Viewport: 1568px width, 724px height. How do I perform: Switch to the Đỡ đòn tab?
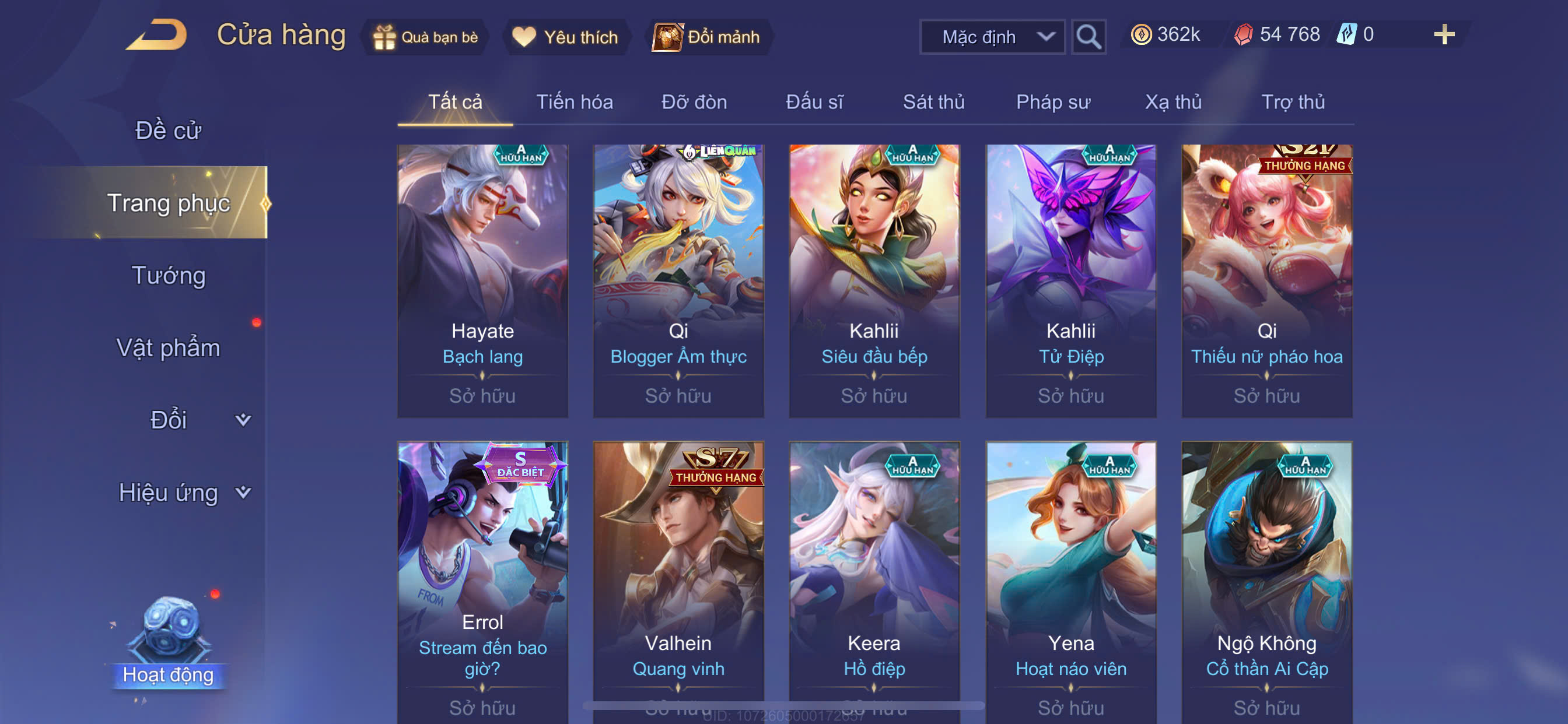coord(694,102)
